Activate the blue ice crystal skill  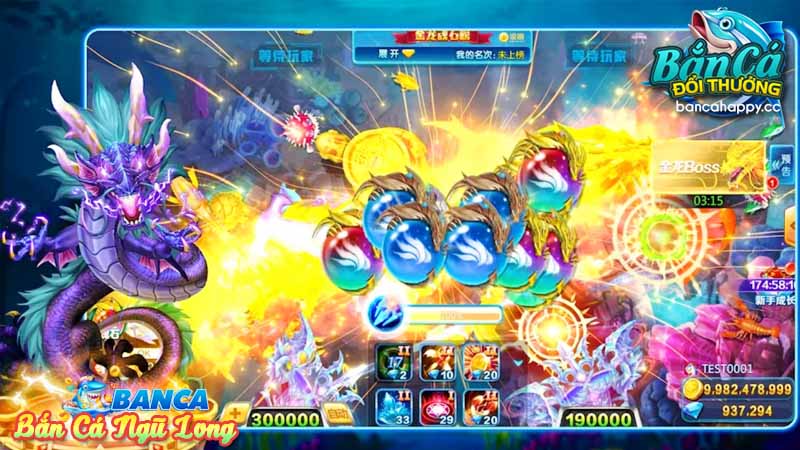[x=392, y=407]
